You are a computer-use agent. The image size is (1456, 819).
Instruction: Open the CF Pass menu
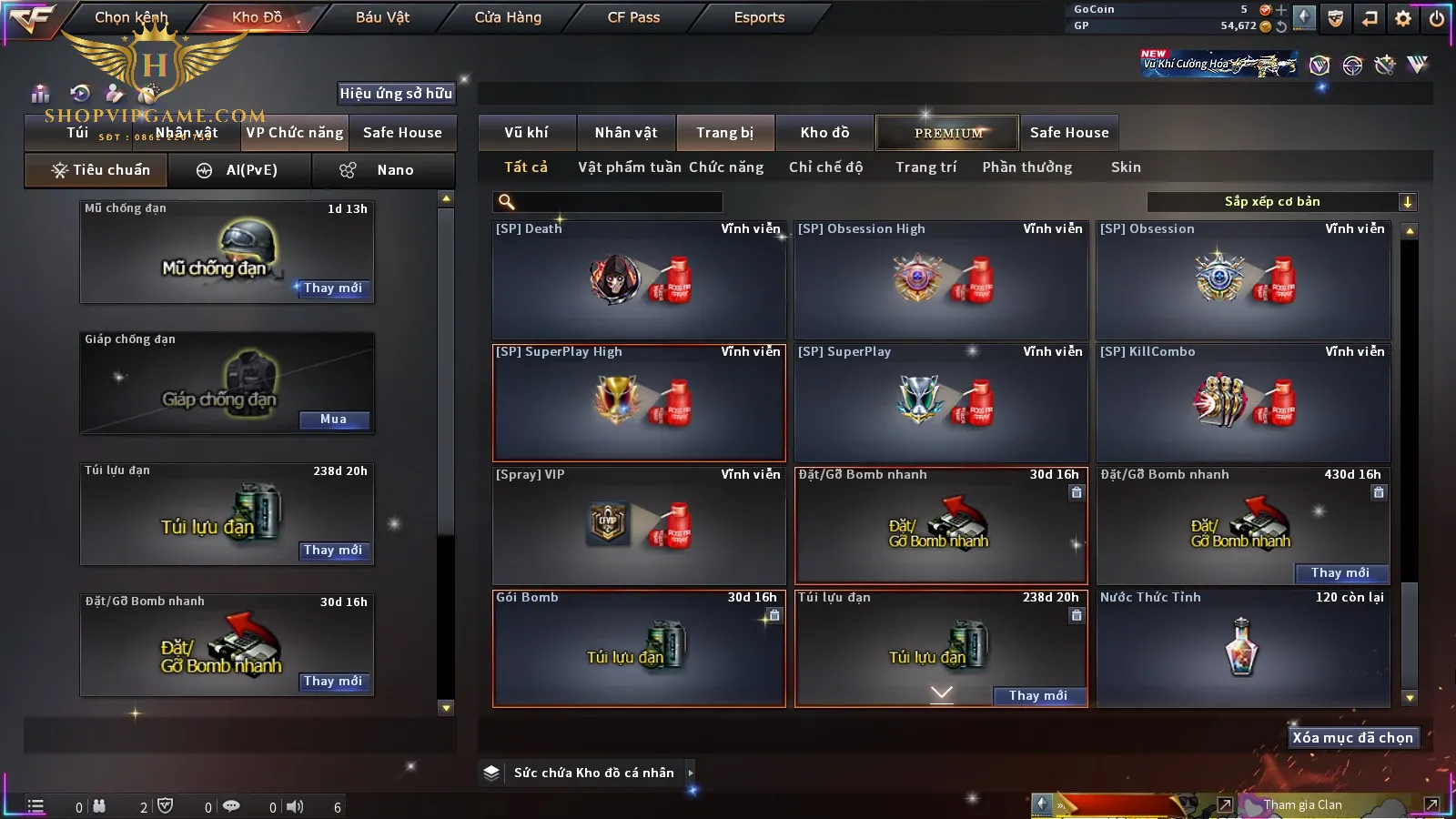pyautogui.click(x=633, y=17)
